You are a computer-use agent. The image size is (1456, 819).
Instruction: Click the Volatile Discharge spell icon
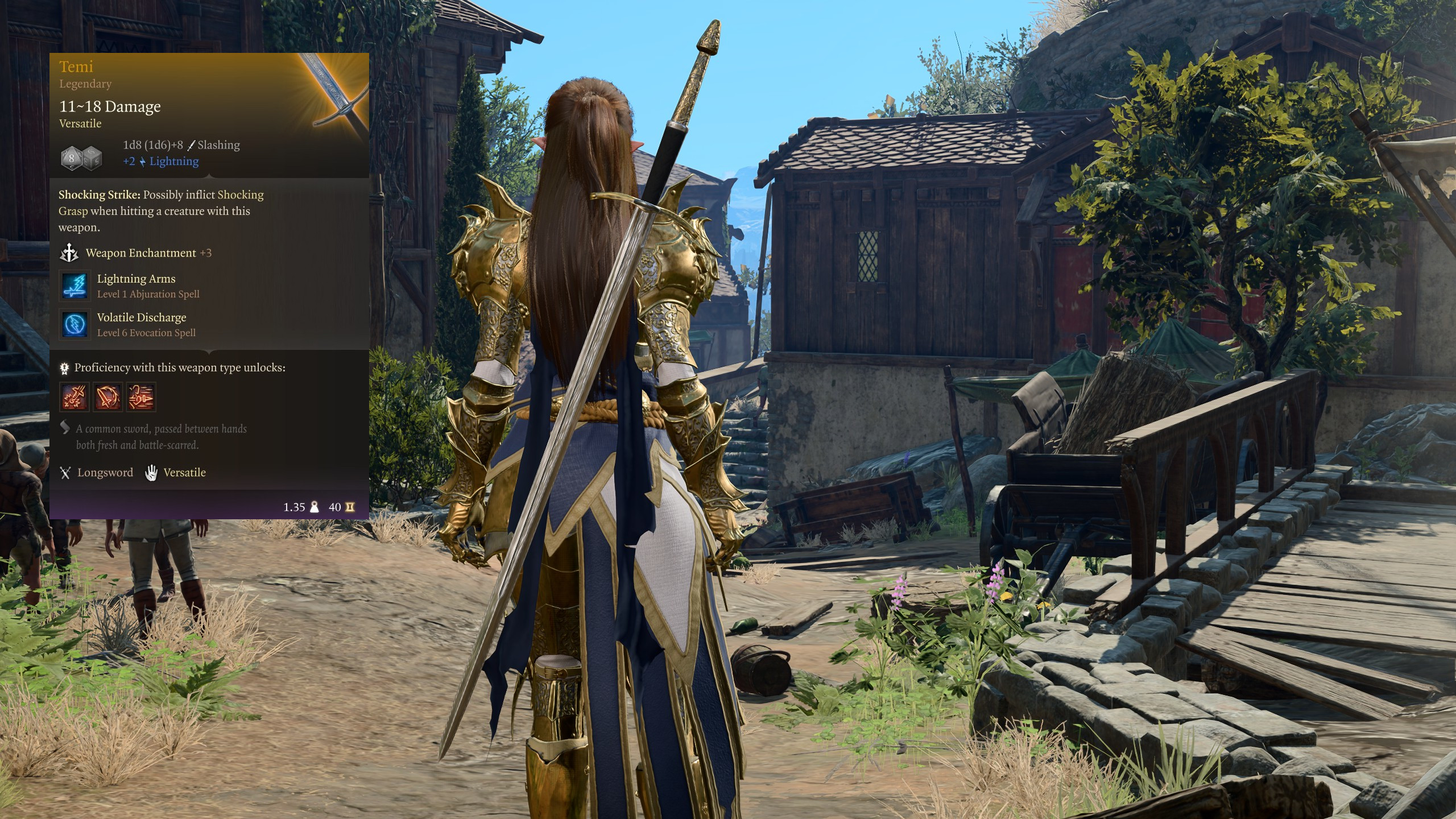tap(74, 325)
